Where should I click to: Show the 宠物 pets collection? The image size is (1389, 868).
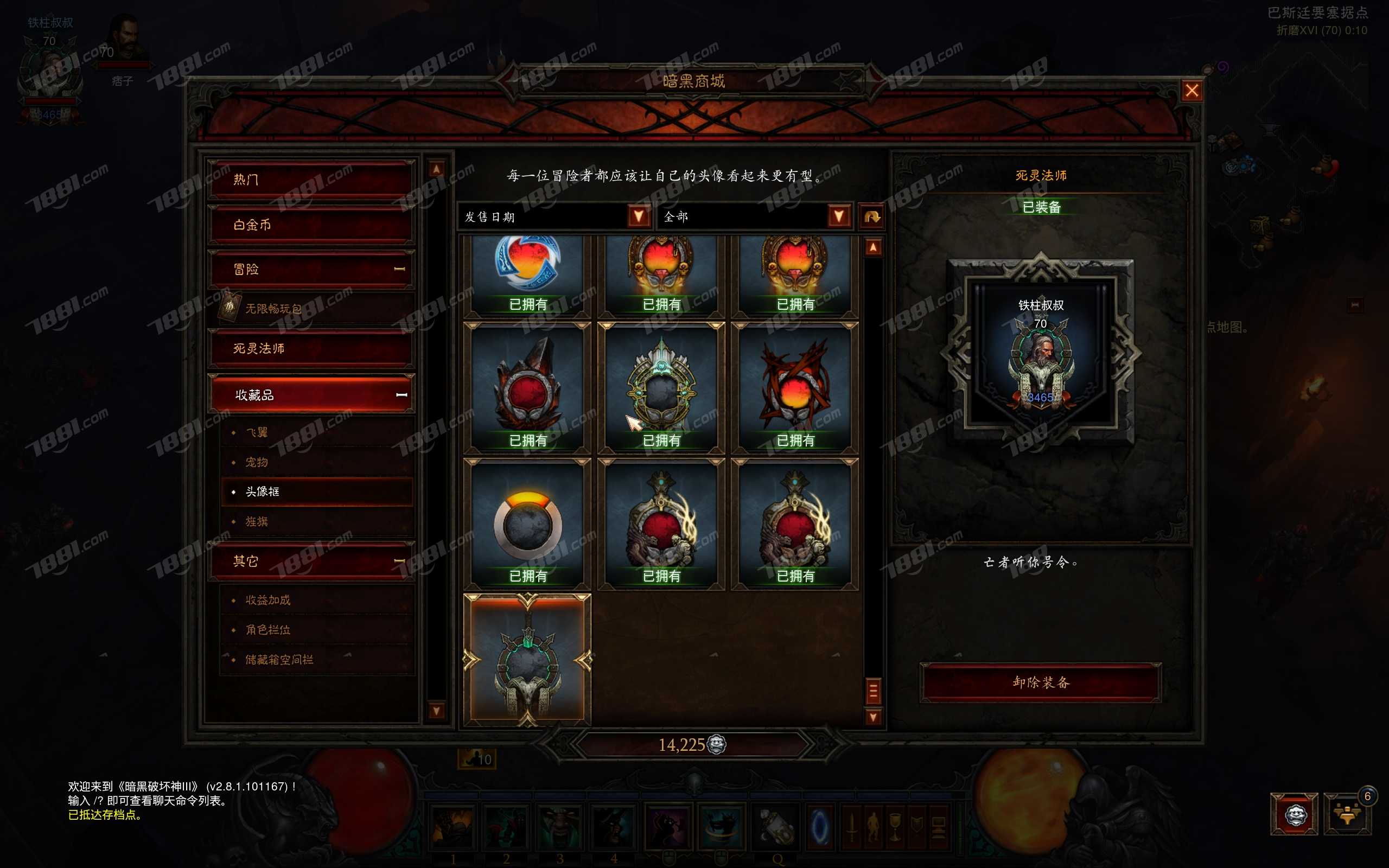[257, 462]
